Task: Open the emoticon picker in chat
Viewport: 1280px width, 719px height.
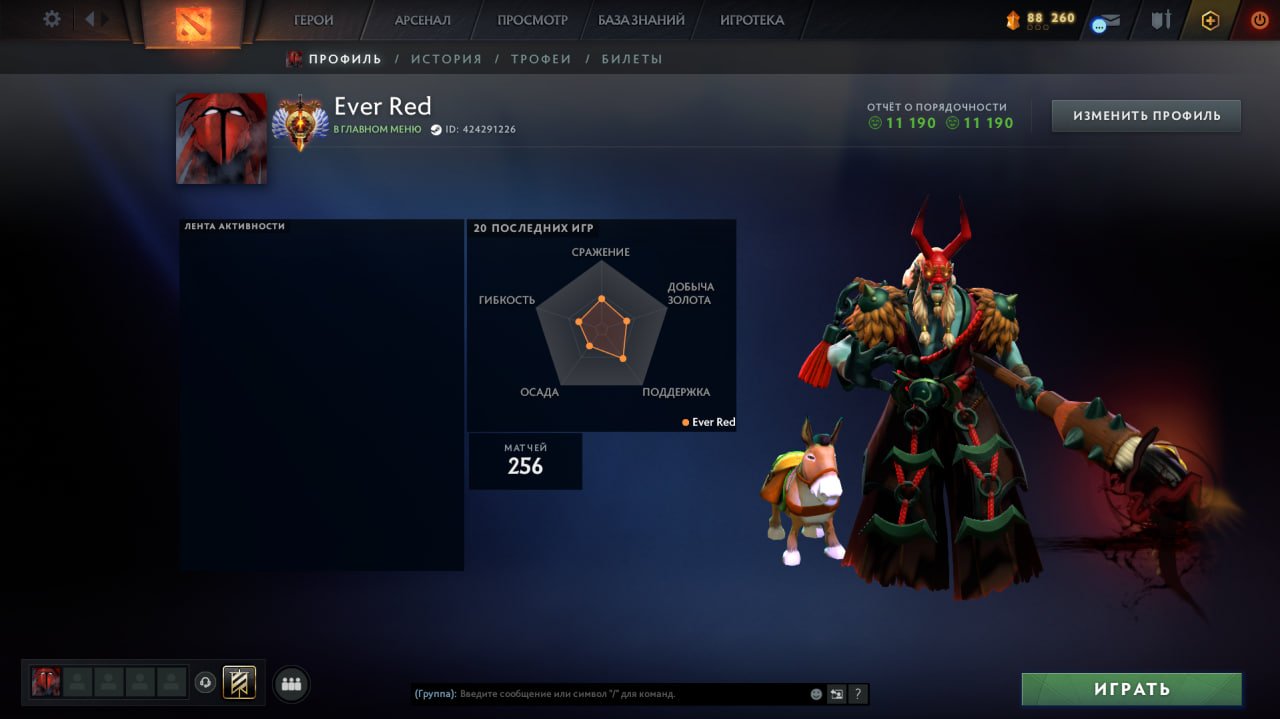Action: (x=816, y=694)
